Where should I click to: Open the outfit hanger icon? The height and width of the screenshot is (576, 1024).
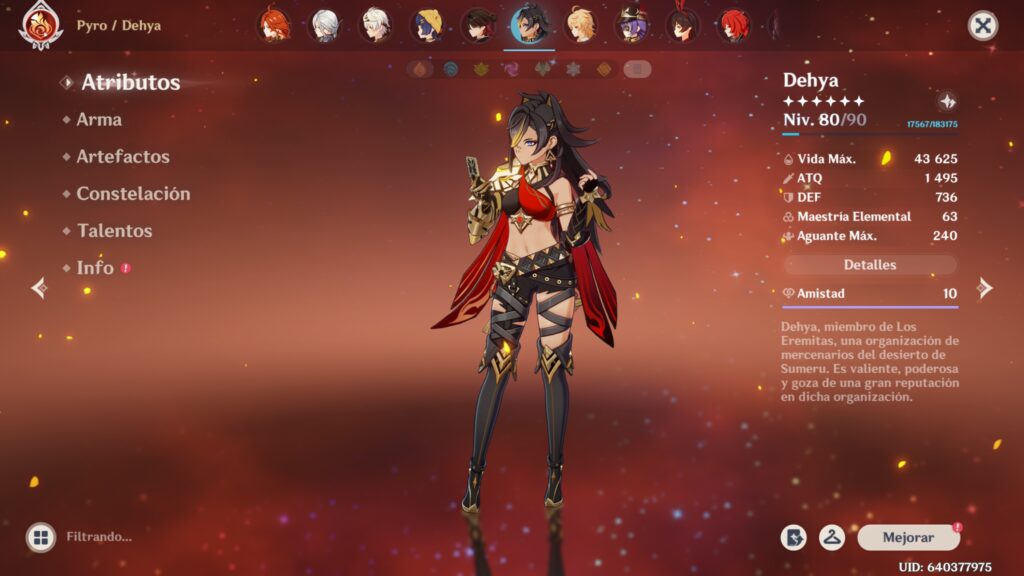tap(832, 538)
